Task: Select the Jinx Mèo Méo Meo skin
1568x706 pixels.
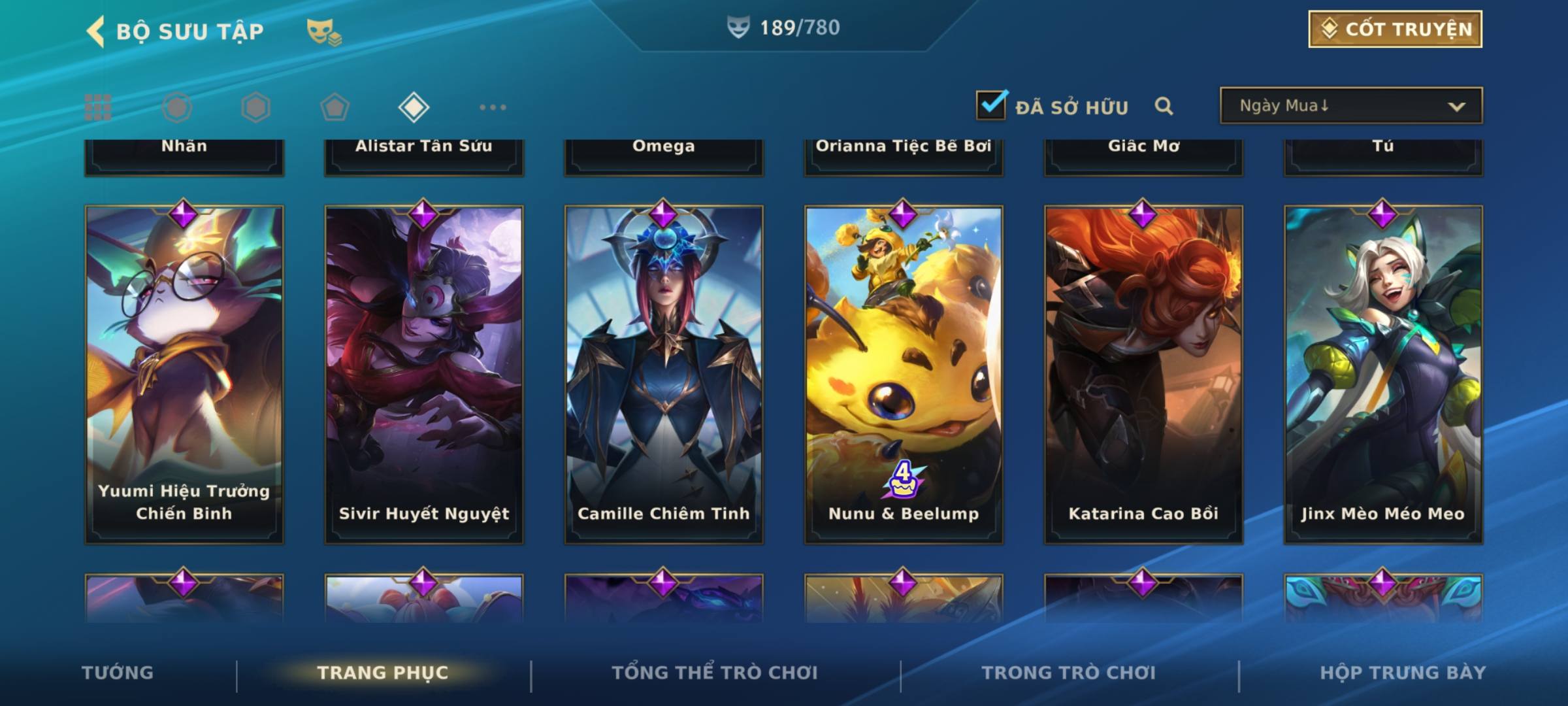Action: pos(1383,374)
